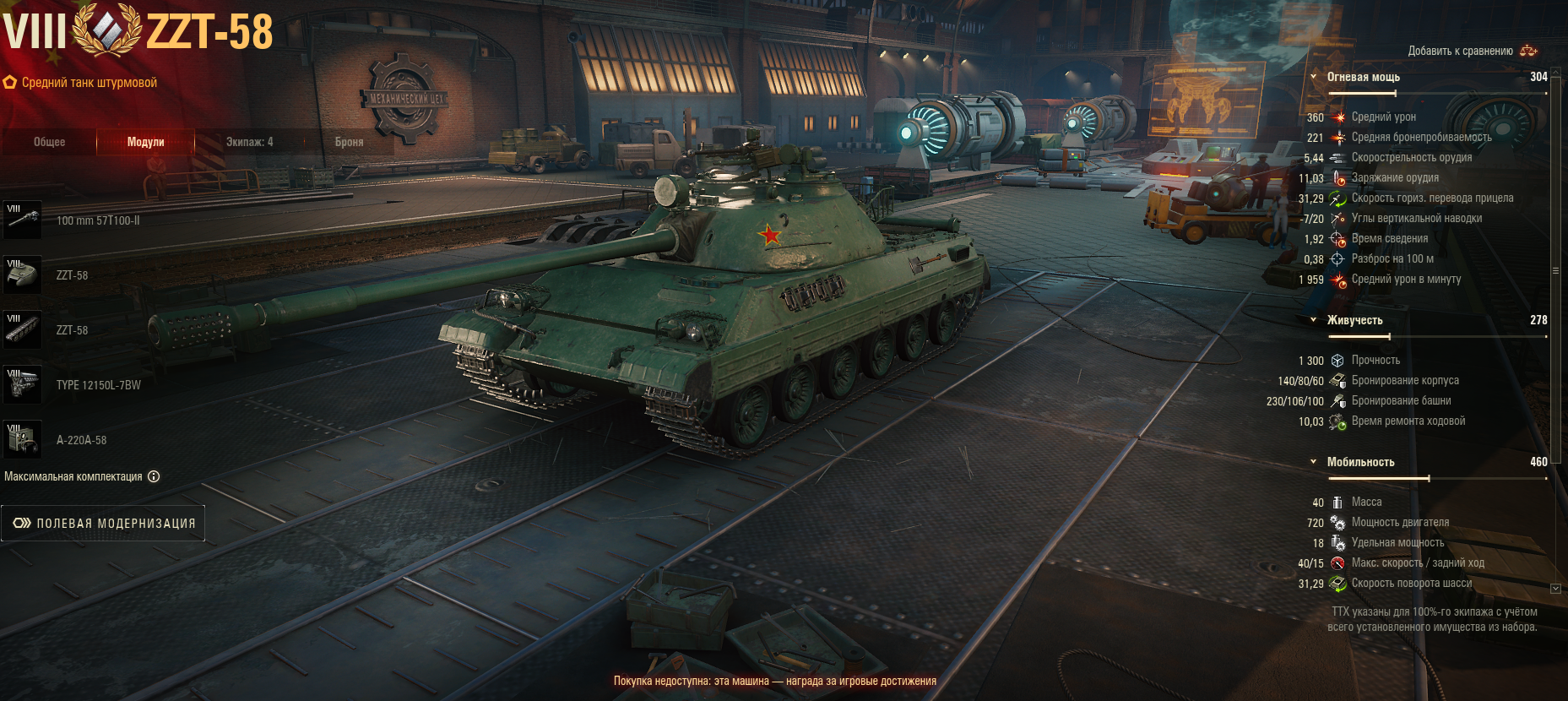Add tank via Добавить к сравнению
1568x701 pixels.
[x=1472, y=51]
